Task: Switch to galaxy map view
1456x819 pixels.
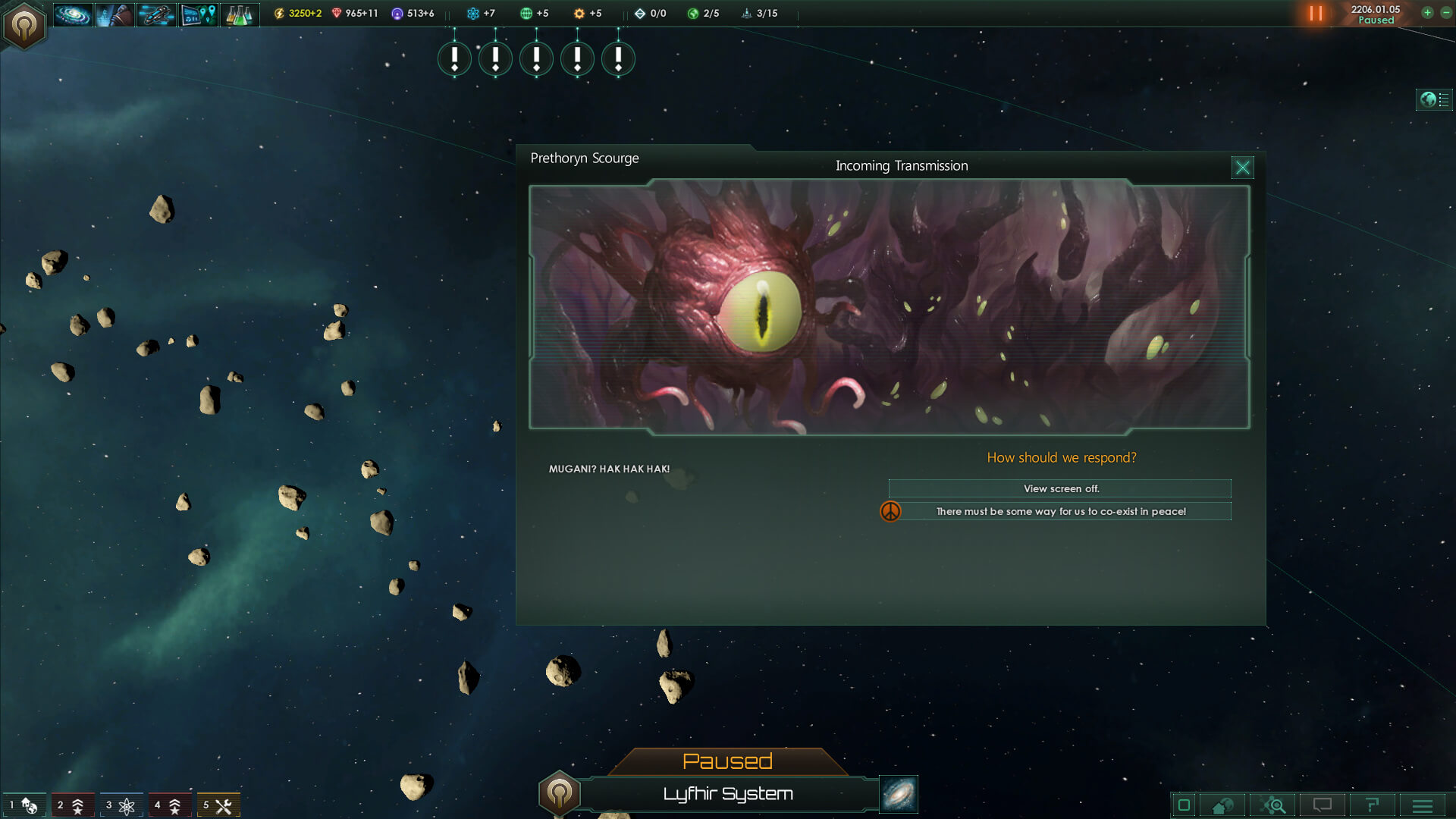Action: point(899,794)
